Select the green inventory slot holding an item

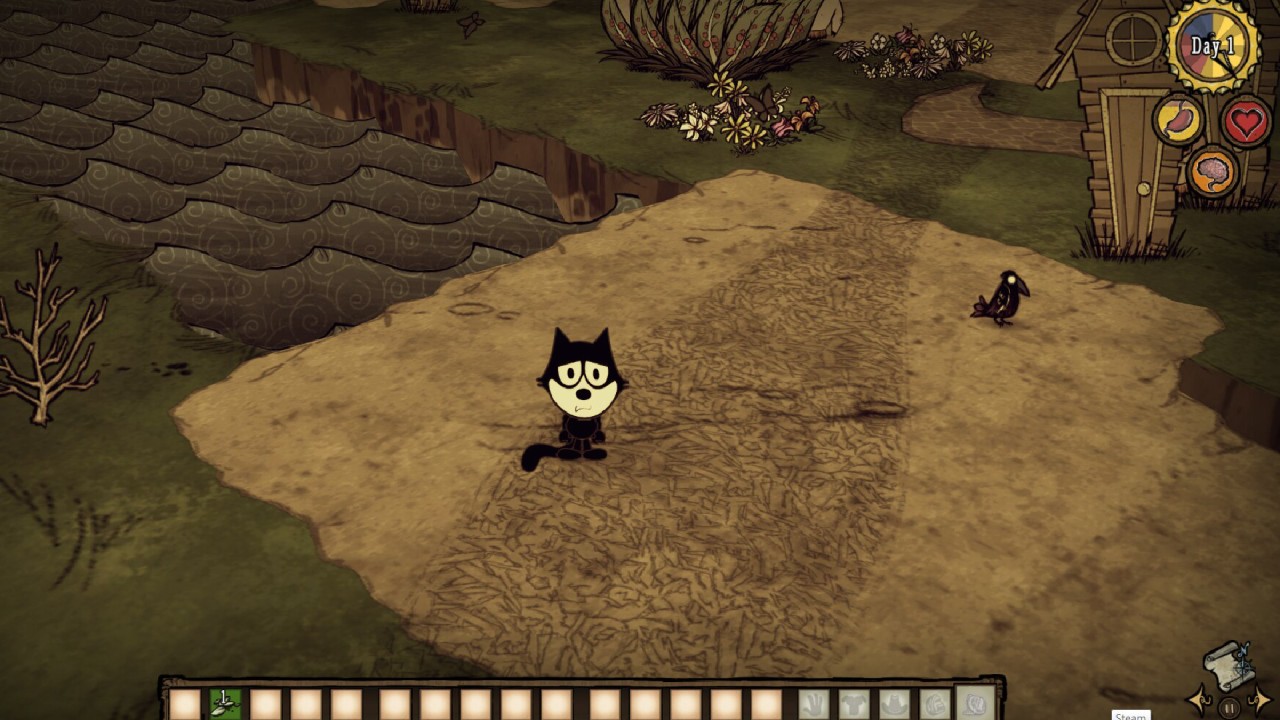[225, 702]
